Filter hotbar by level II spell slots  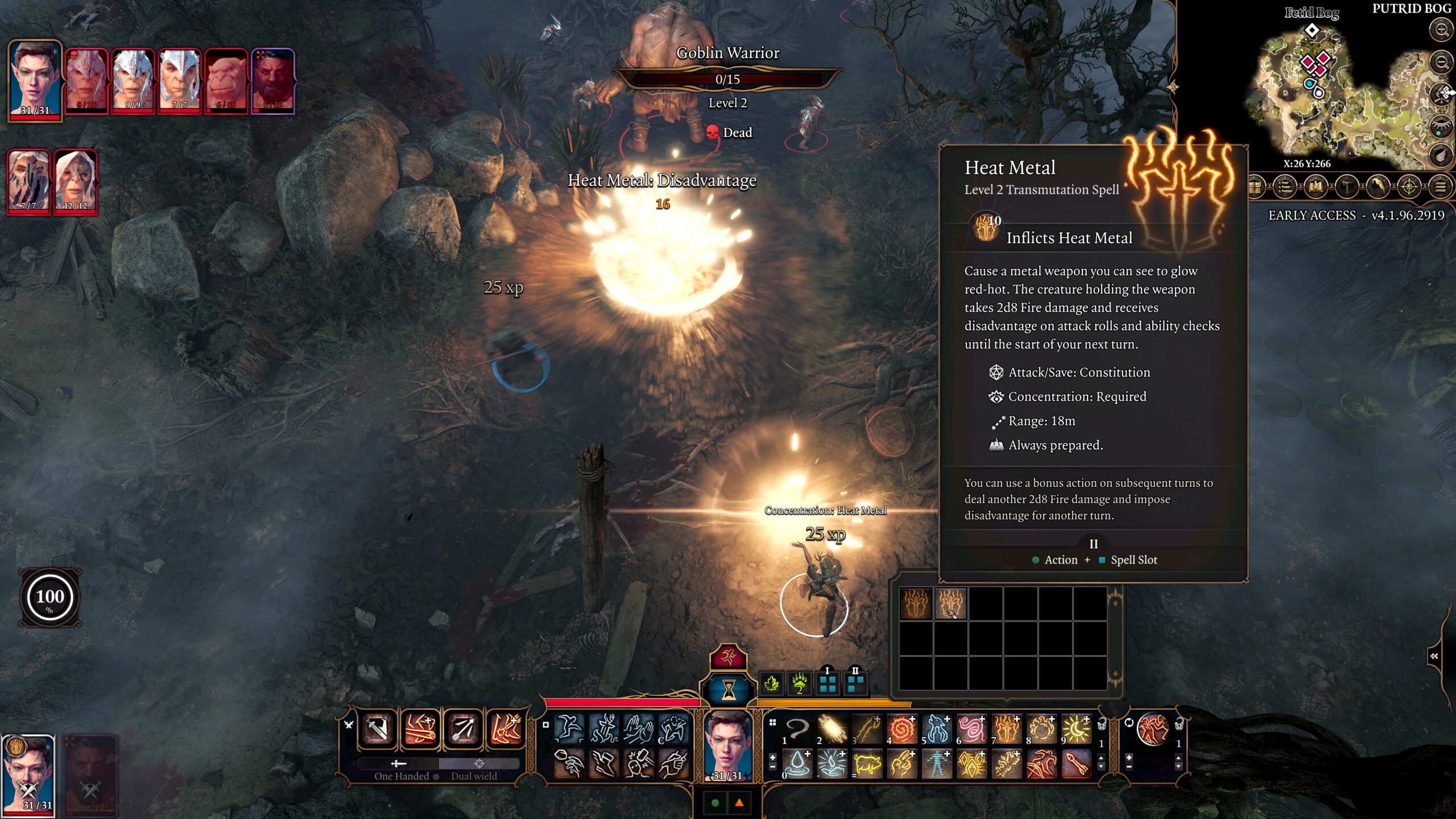point(855,682)
